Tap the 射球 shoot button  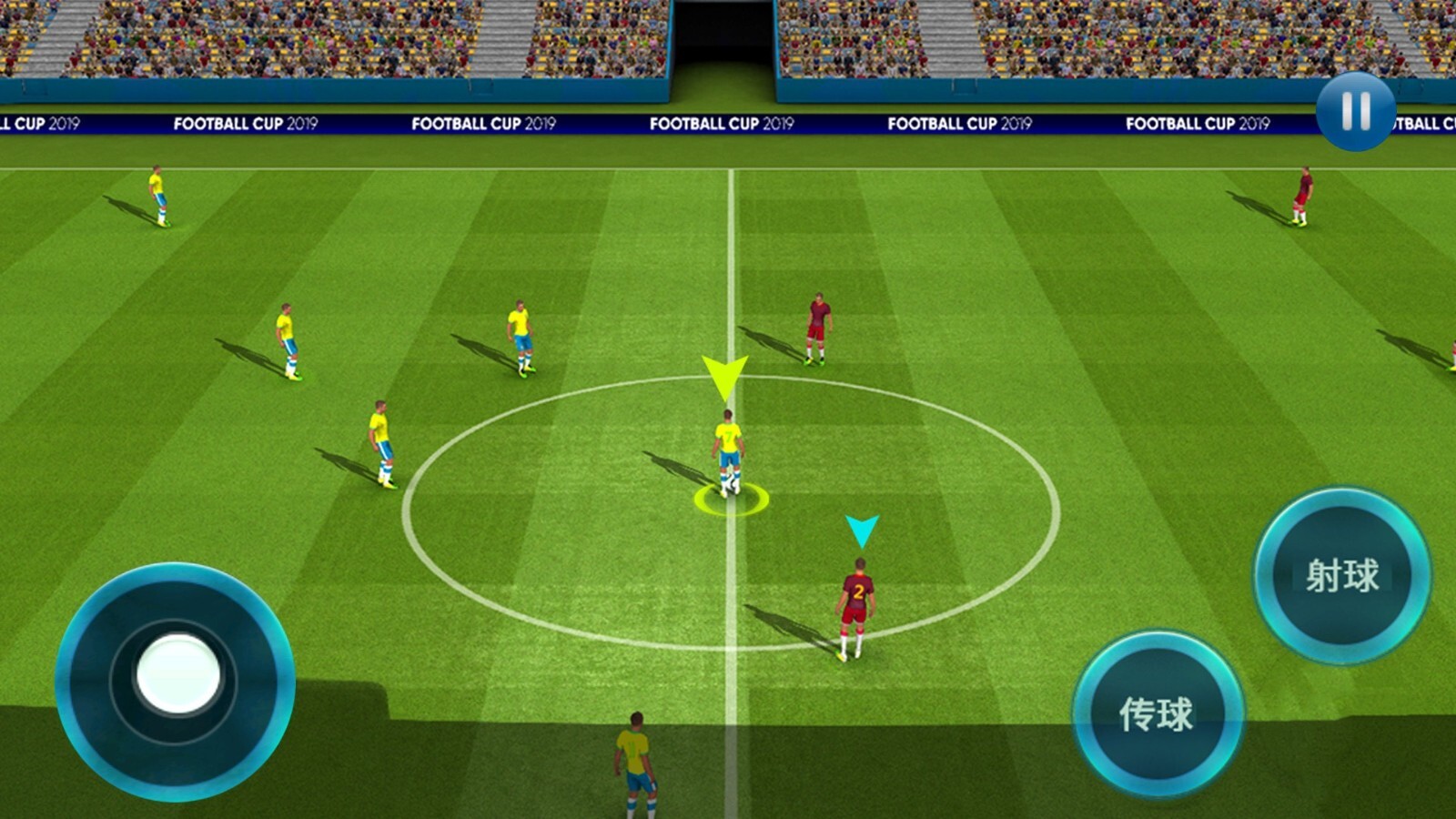1341,575
